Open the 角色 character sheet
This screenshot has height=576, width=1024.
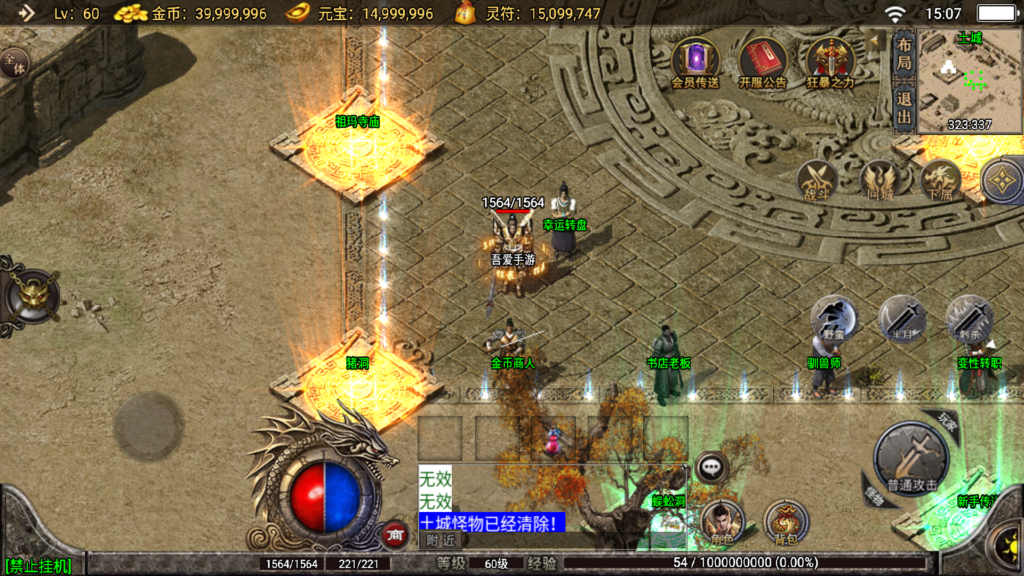pyautogui.click(x=722, y=520)
